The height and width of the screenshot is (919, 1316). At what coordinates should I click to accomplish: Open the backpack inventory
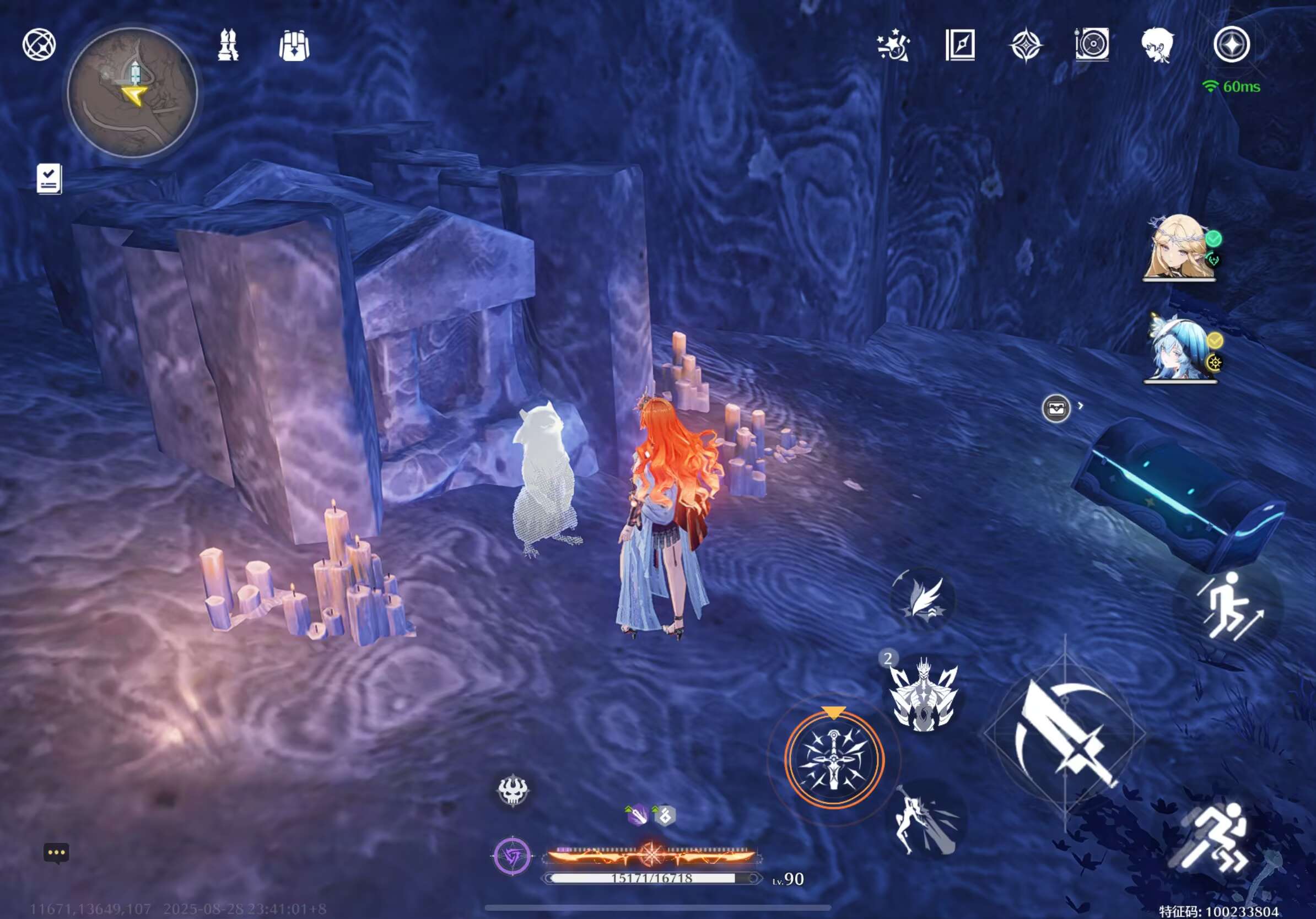[x=294, y=46]
